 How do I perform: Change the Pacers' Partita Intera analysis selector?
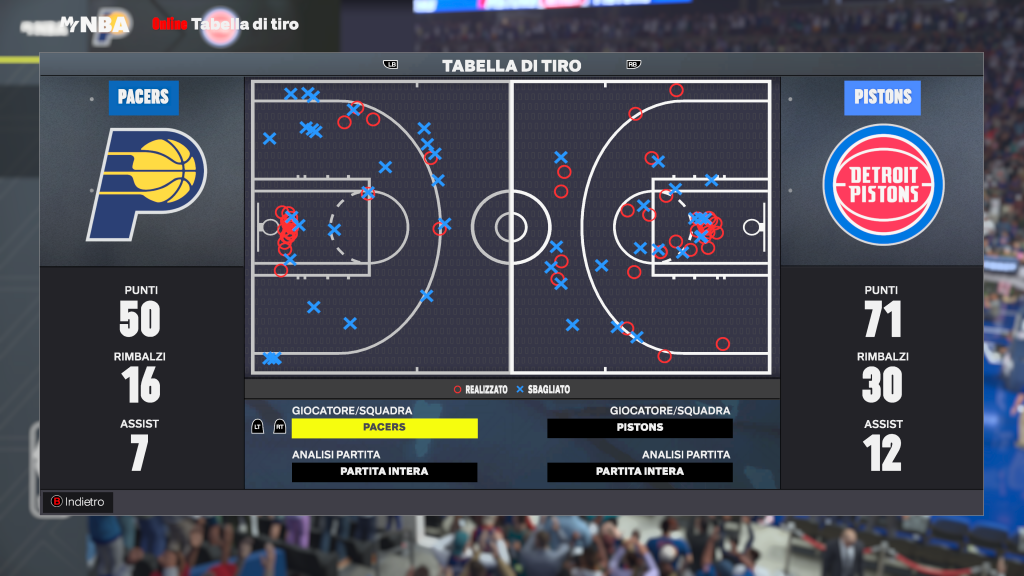[x=384, y=472]
